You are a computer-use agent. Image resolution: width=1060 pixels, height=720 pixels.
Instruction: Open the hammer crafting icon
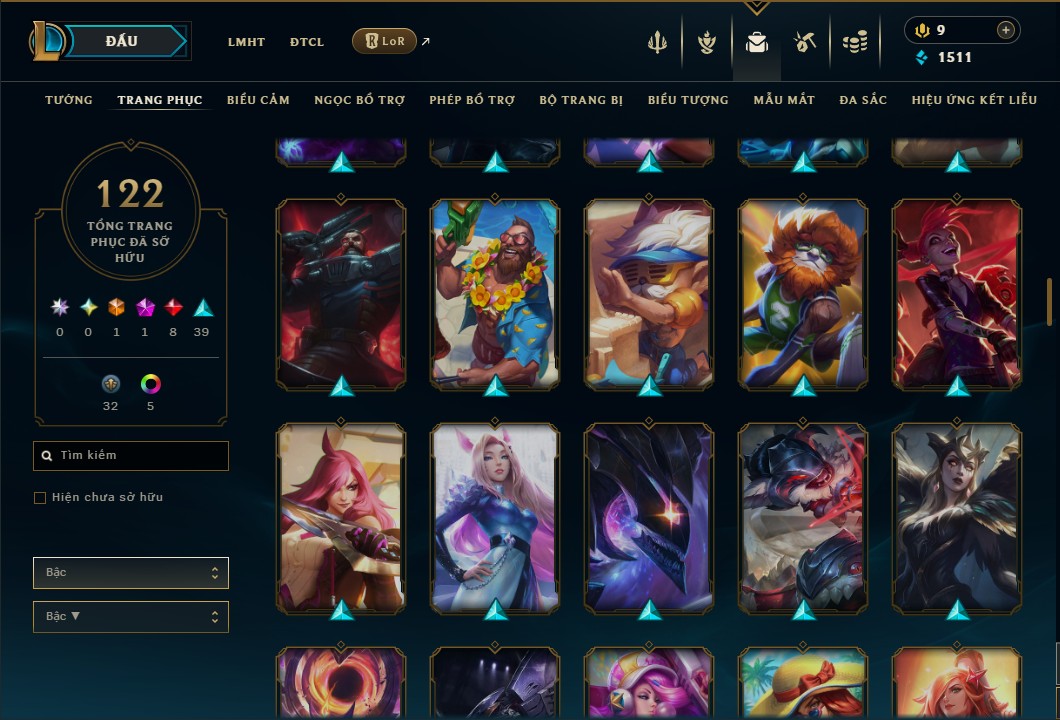[805, 42]
